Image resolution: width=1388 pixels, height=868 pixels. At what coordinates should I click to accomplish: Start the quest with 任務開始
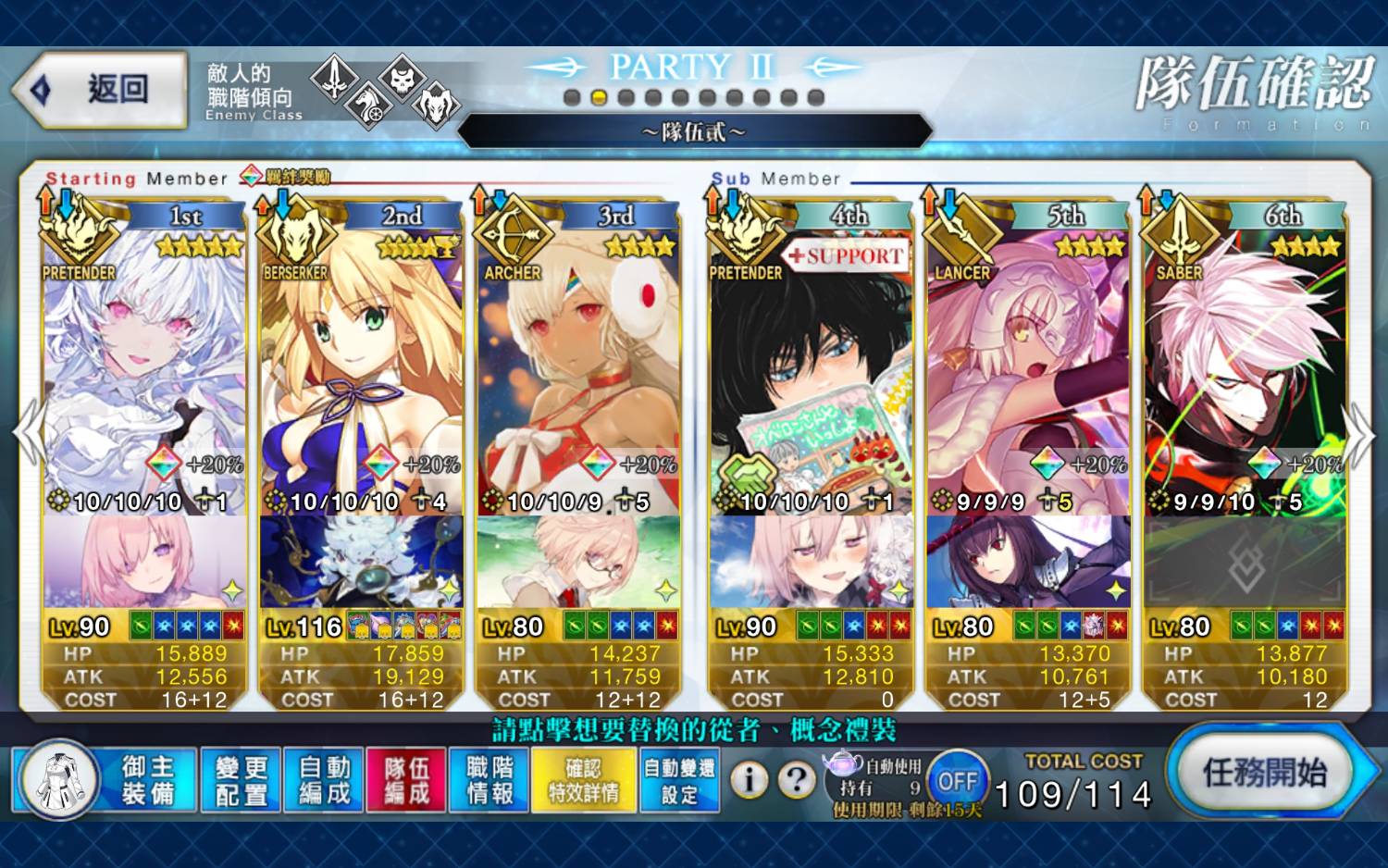[1264, 772]
